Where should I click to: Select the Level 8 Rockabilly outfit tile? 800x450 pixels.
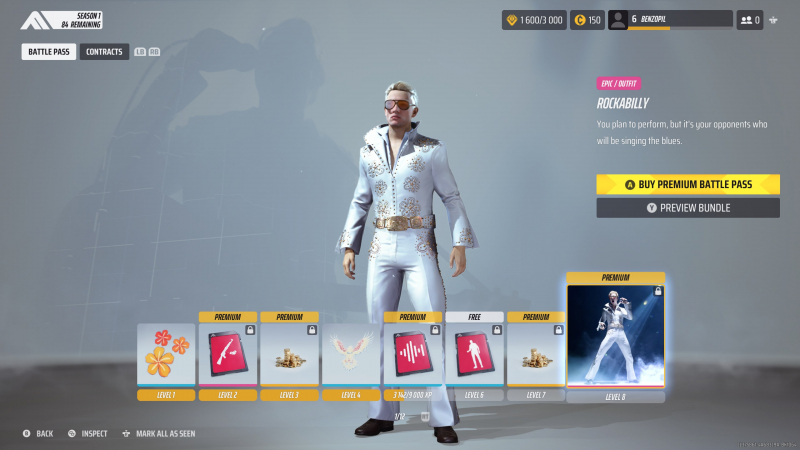coord(616,336)
